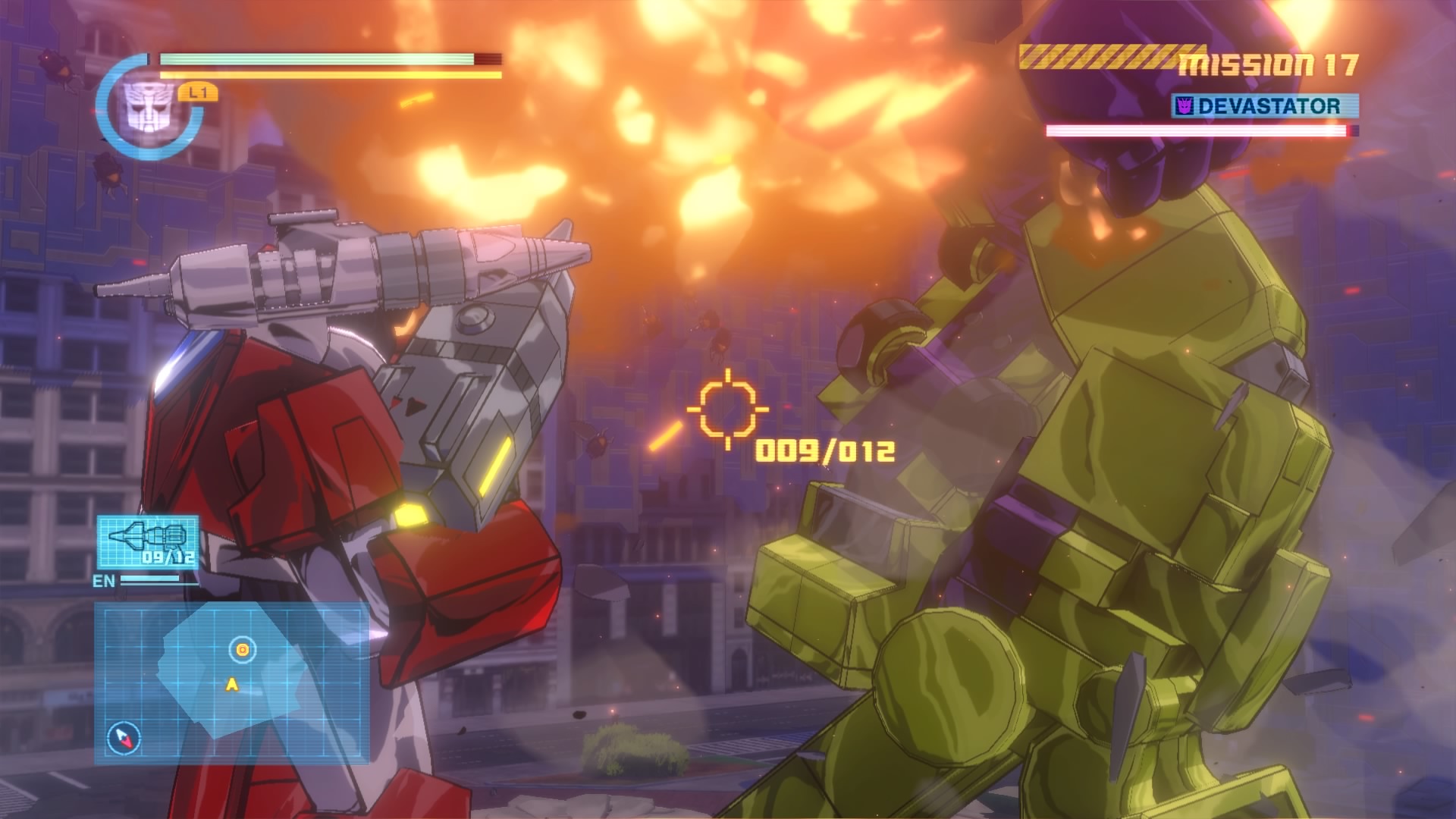Click the objective marker on the minimap
The height and width of the screenshot is (819, 1456).
[242, 649]
